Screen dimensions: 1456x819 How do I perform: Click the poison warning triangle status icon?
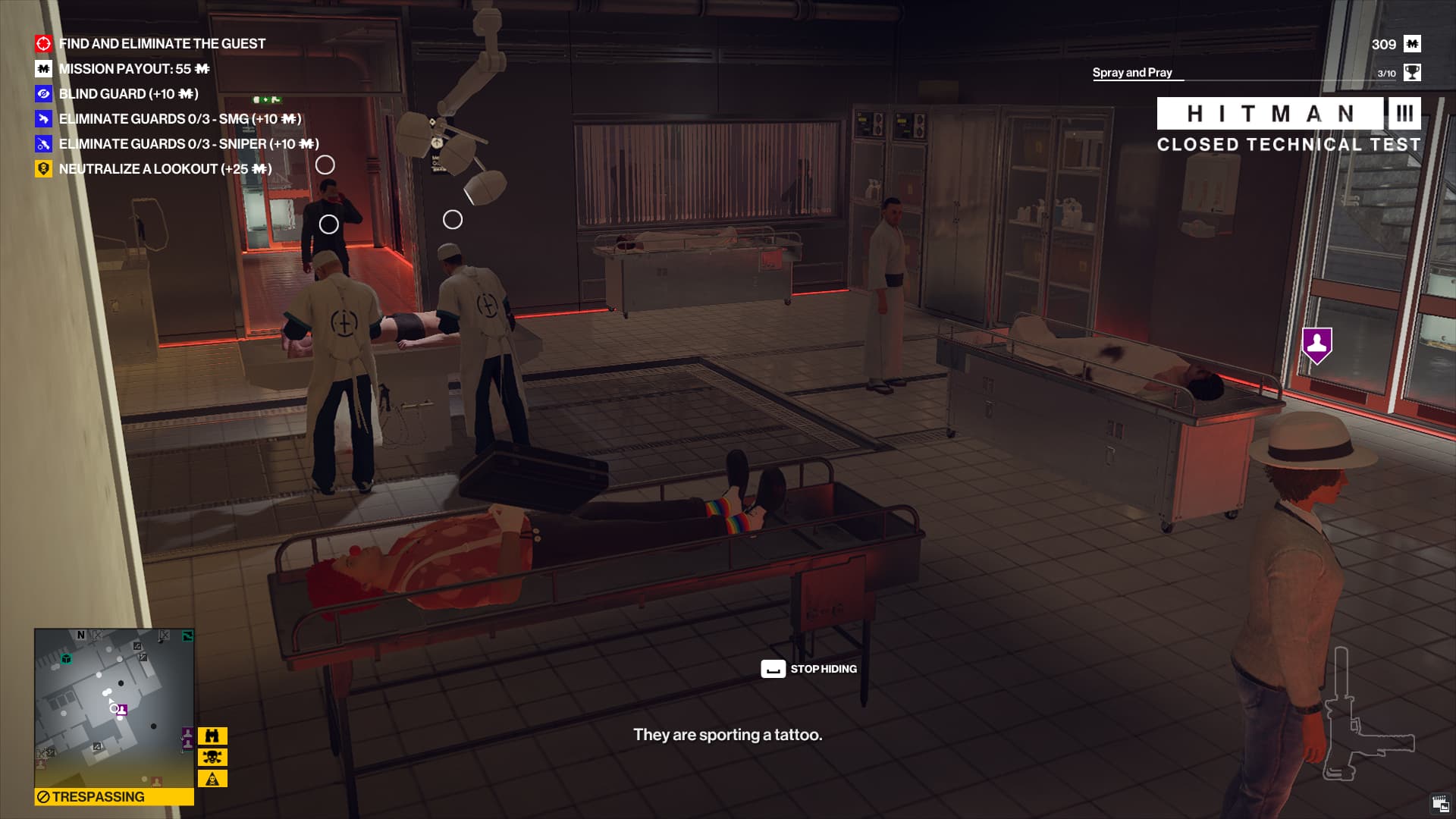212,778
